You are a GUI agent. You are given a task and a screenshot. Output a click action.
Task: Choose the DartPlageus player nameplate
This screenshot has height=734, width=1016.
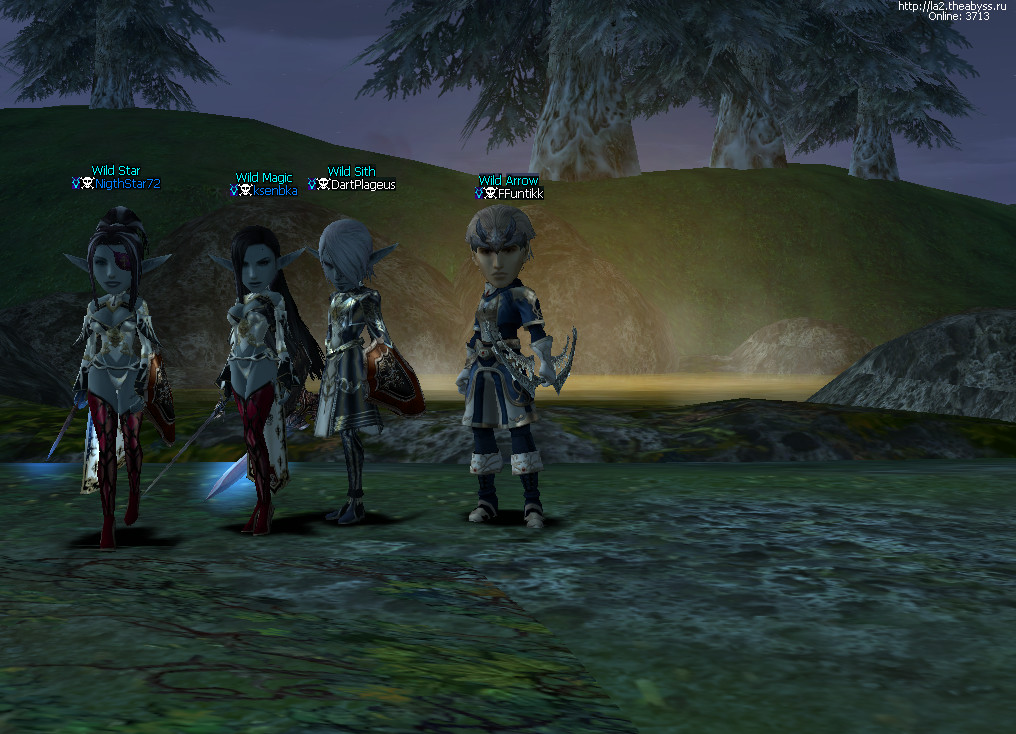point(363,185)
